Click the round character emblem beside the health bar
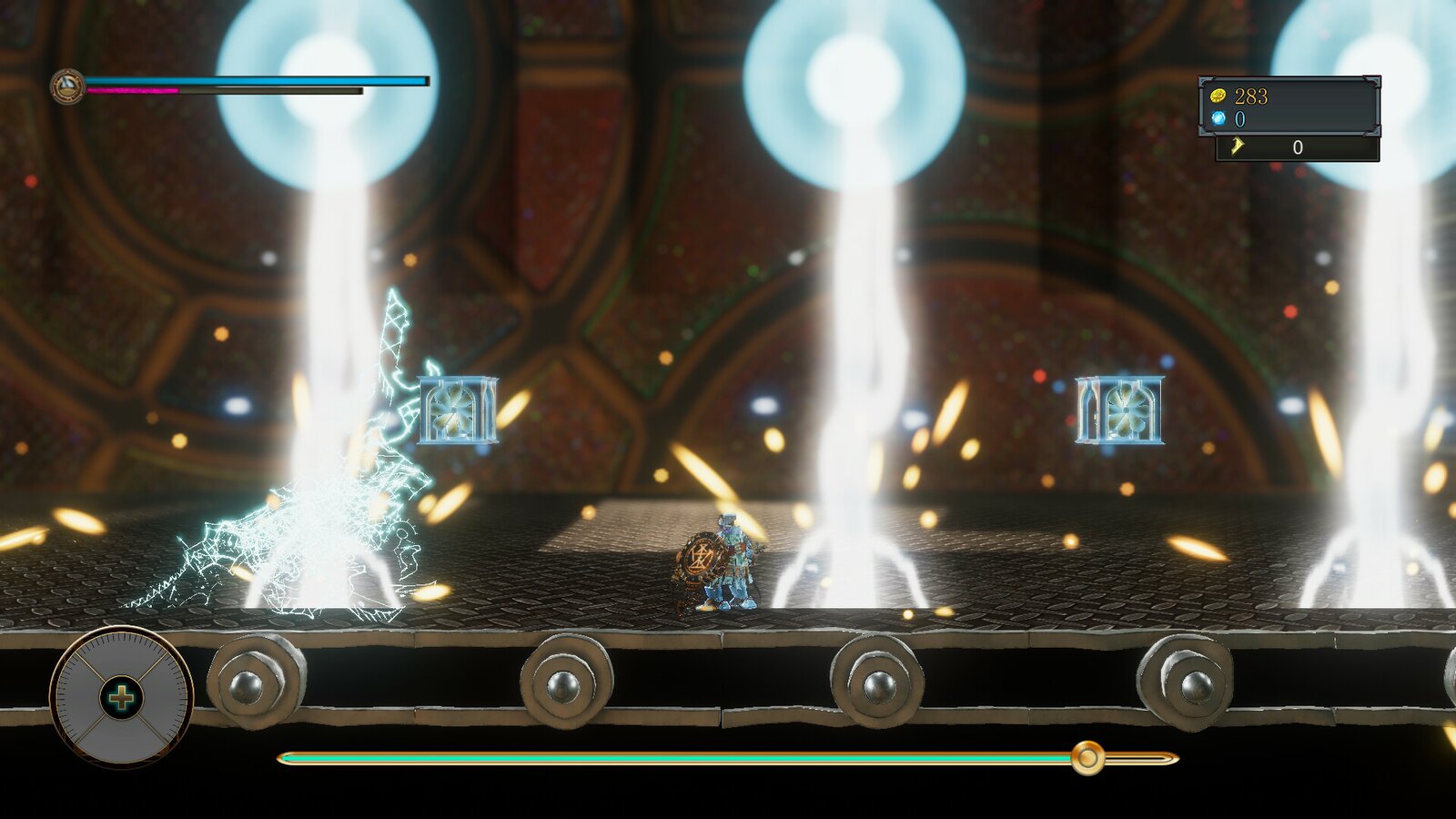This screenshot has height=819, width=1456. click(67, 87)
